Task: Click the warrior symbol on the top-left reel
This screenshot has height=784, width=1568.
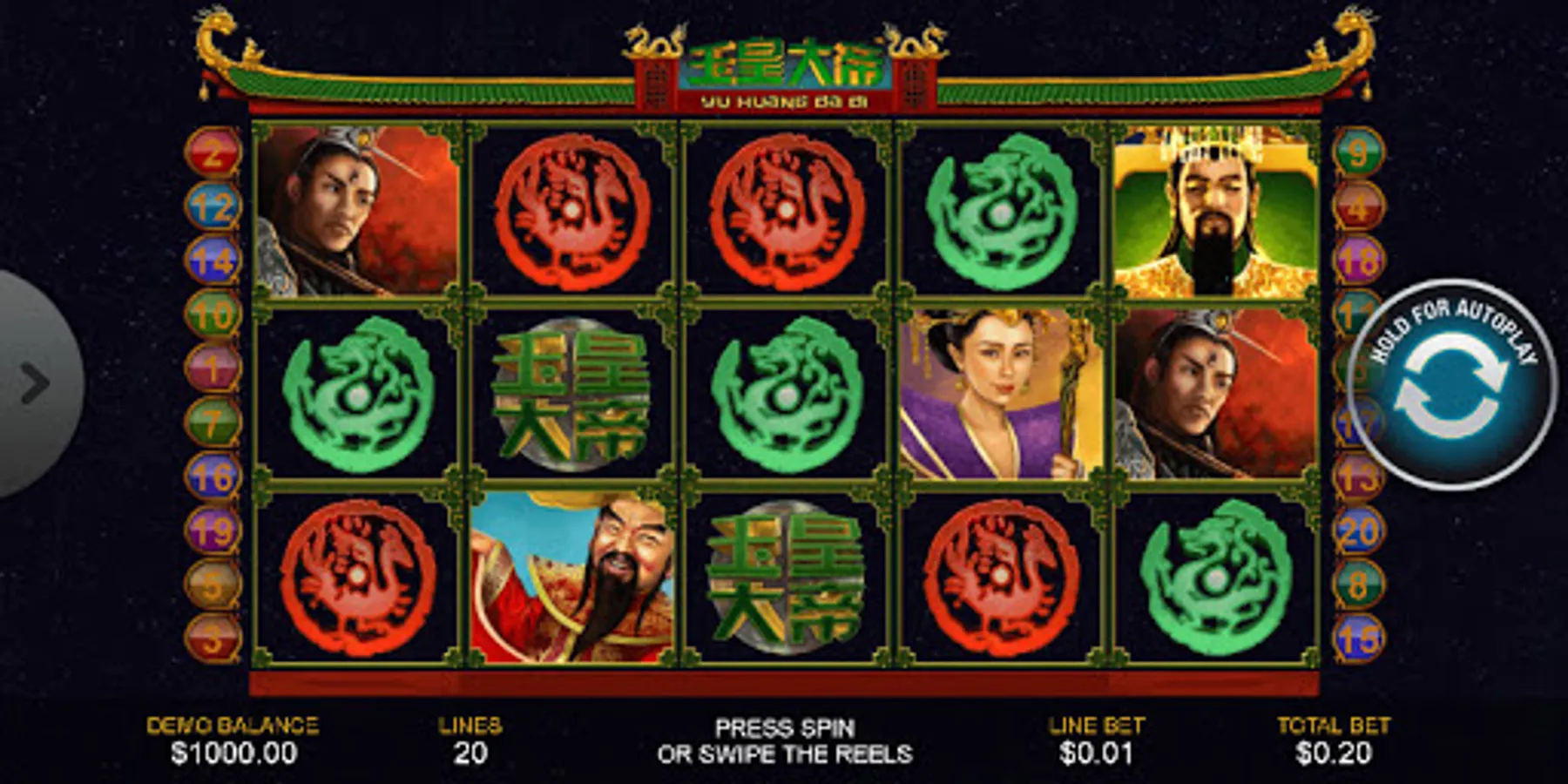Action: click(x=353, y=209)
